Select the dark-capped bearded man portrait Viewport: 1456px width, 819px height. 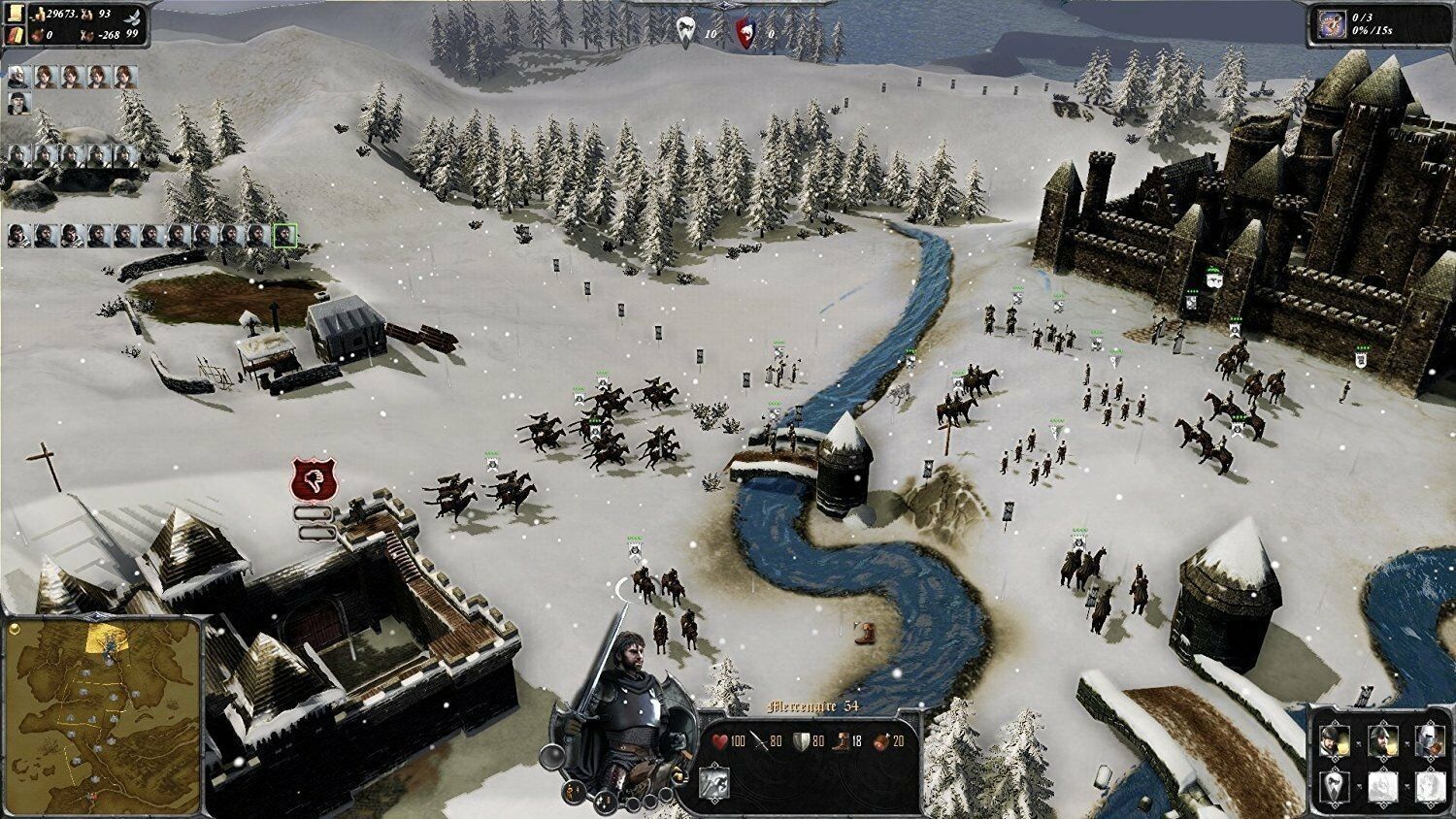click(19, 102)
